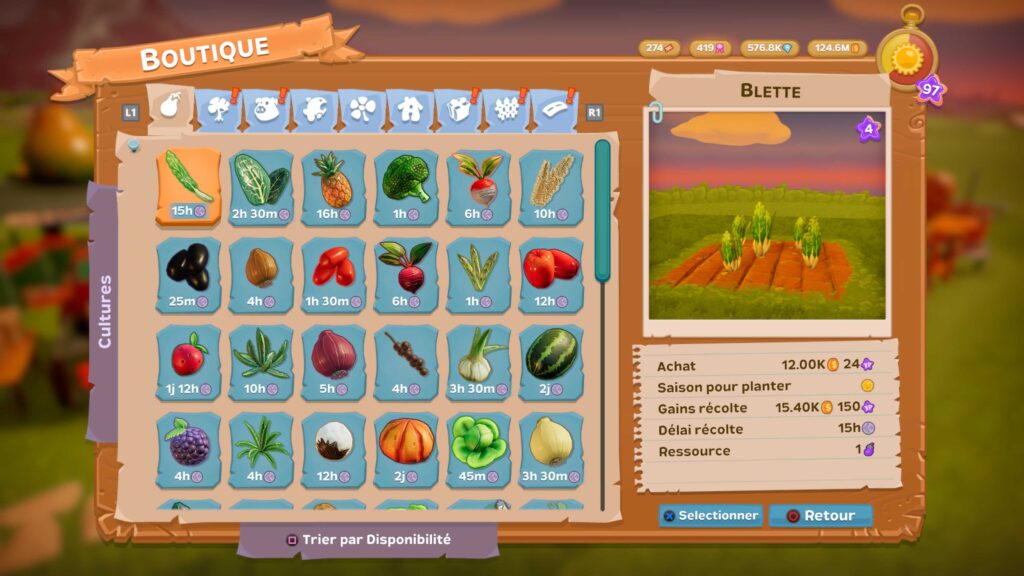Switch to the fence shop tab
This screenshot has width=1024, height=576.
pyautogui.click(x=506, y=109)
